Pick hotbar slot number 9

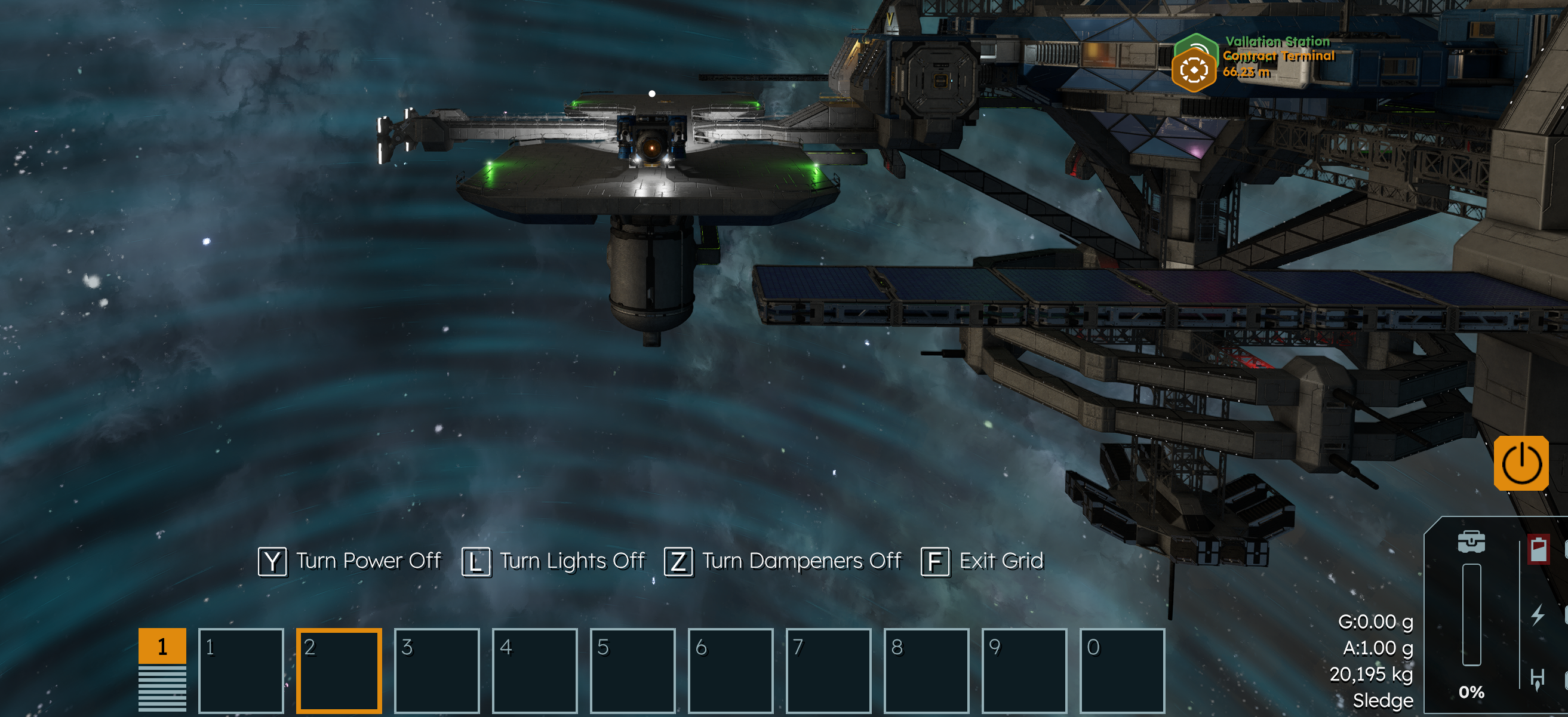click(1024, 670)
